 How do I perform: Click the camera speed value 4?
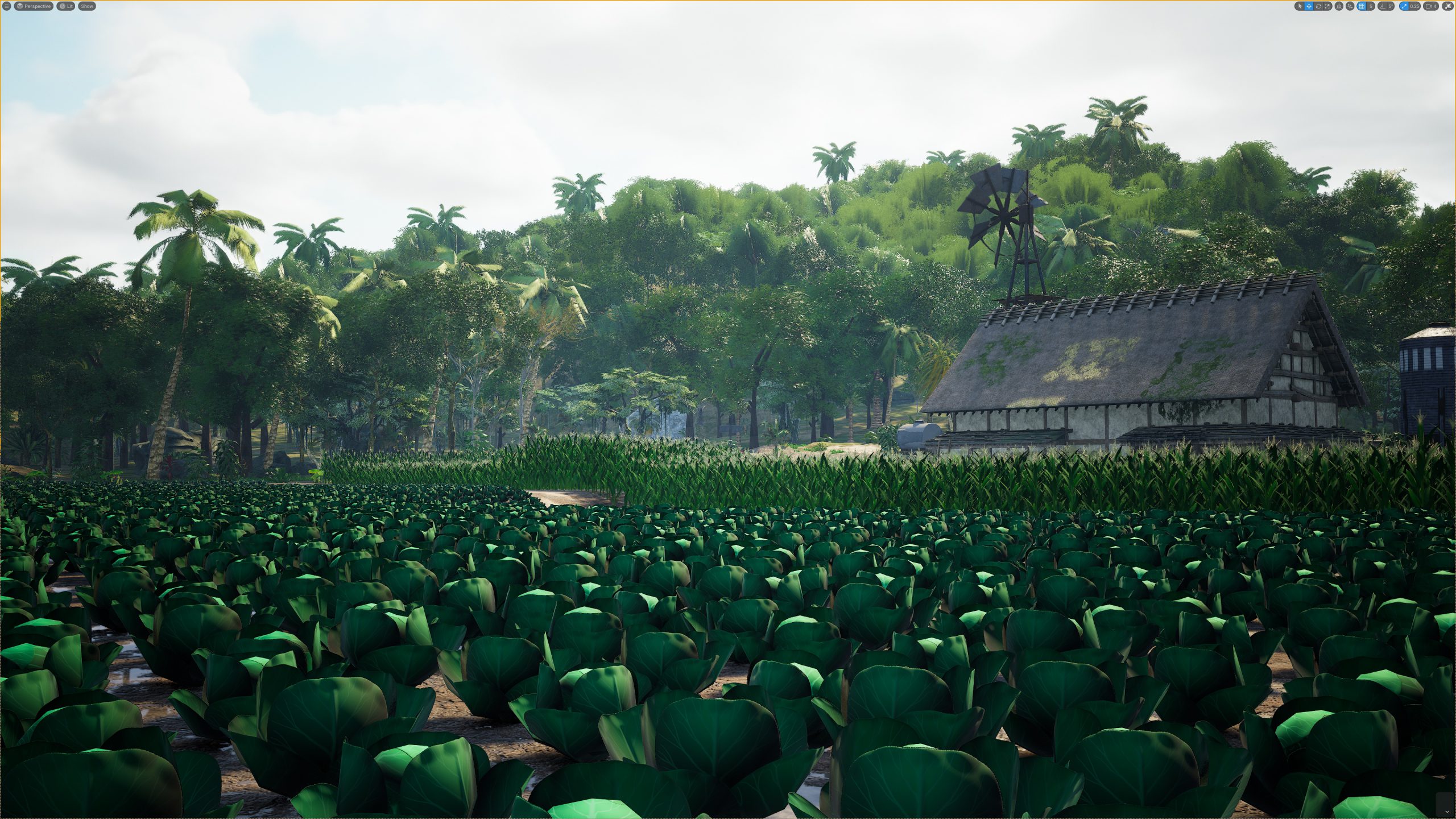click(x=1436, y=6)
